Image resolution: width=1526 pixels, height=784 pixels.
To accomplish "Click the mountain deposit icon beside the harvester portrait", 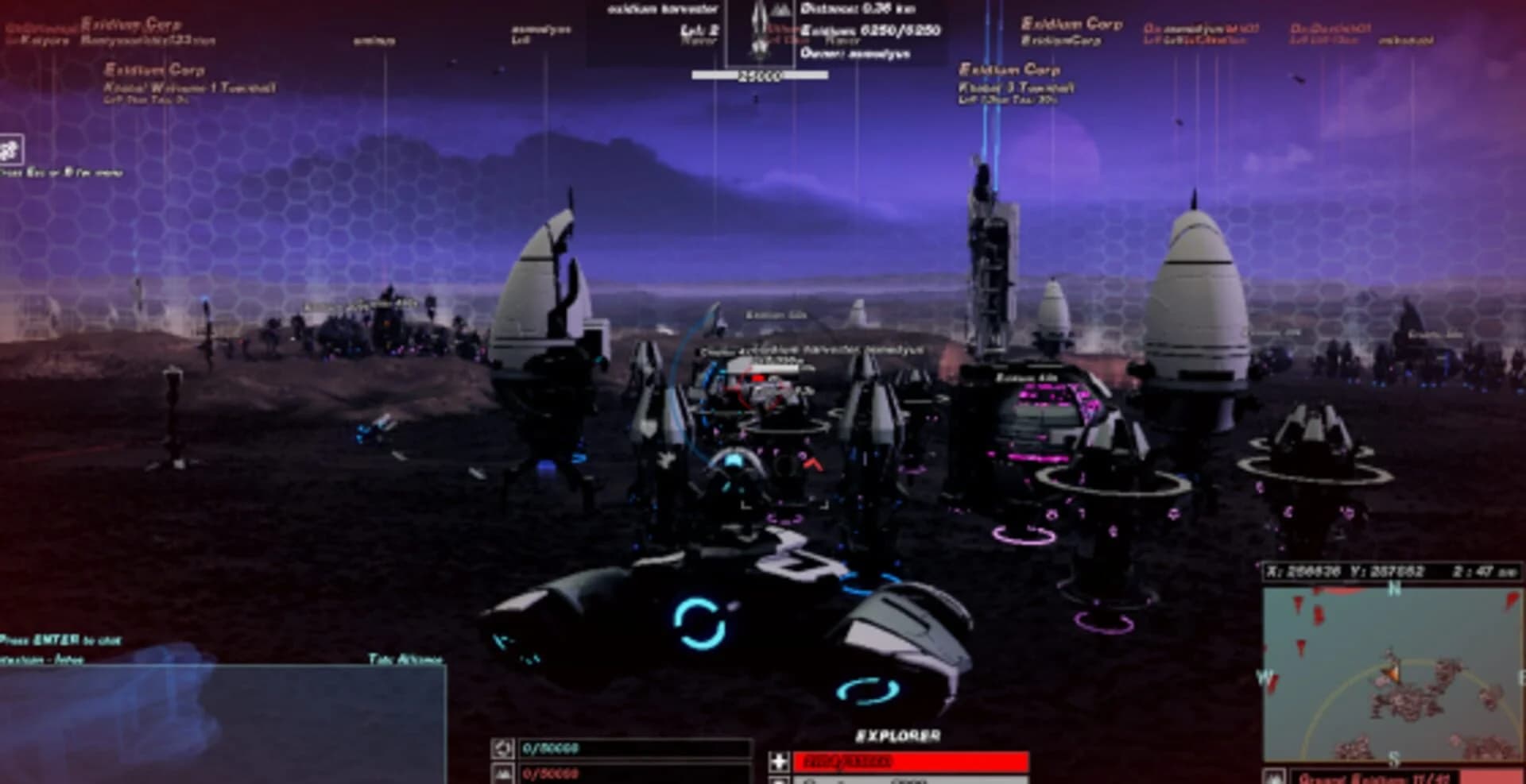I will click(x=780, y=10).
